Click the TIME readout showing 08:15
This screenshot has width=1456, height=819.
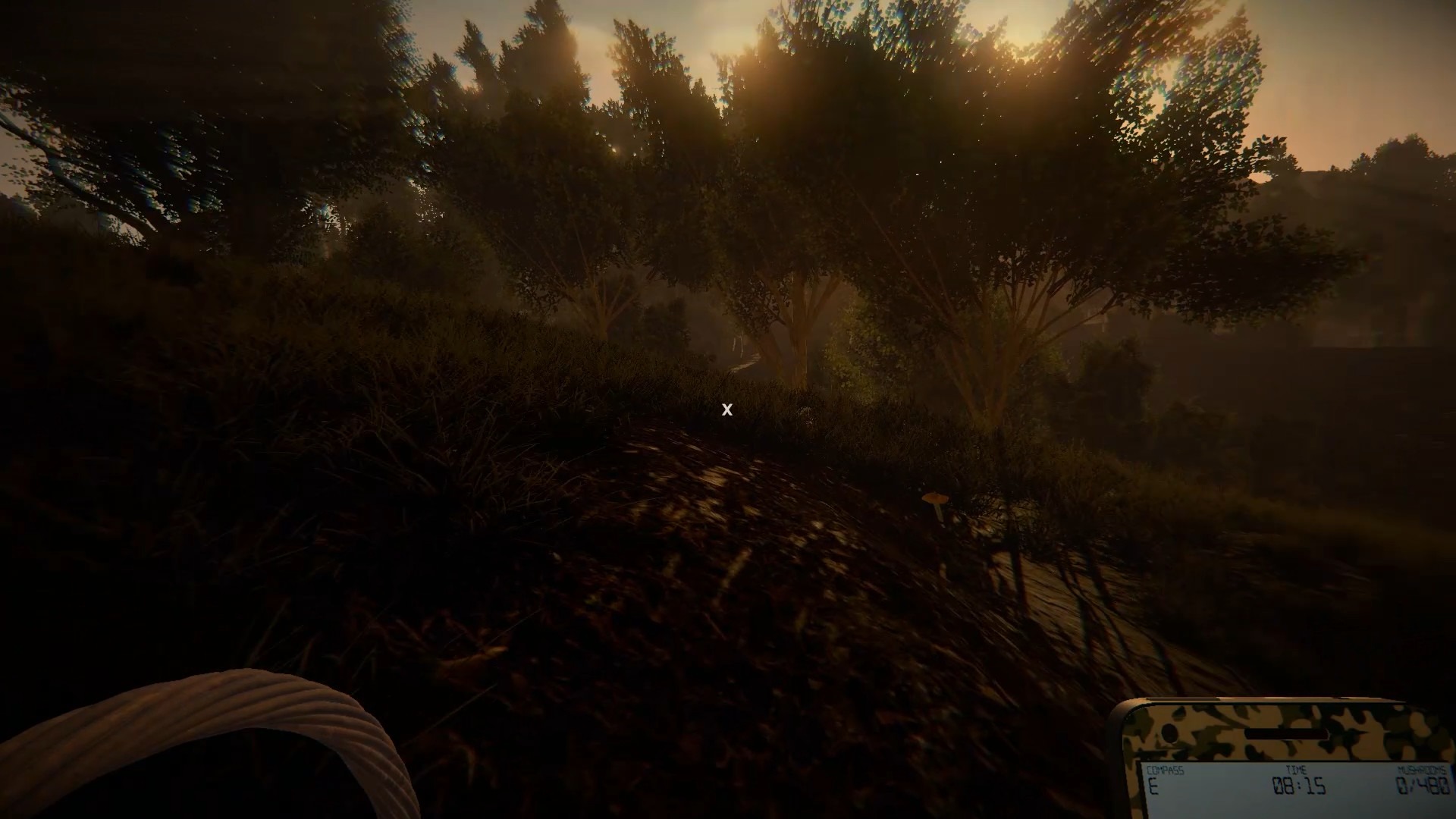pyautogui.click(x=1298, y=785)
